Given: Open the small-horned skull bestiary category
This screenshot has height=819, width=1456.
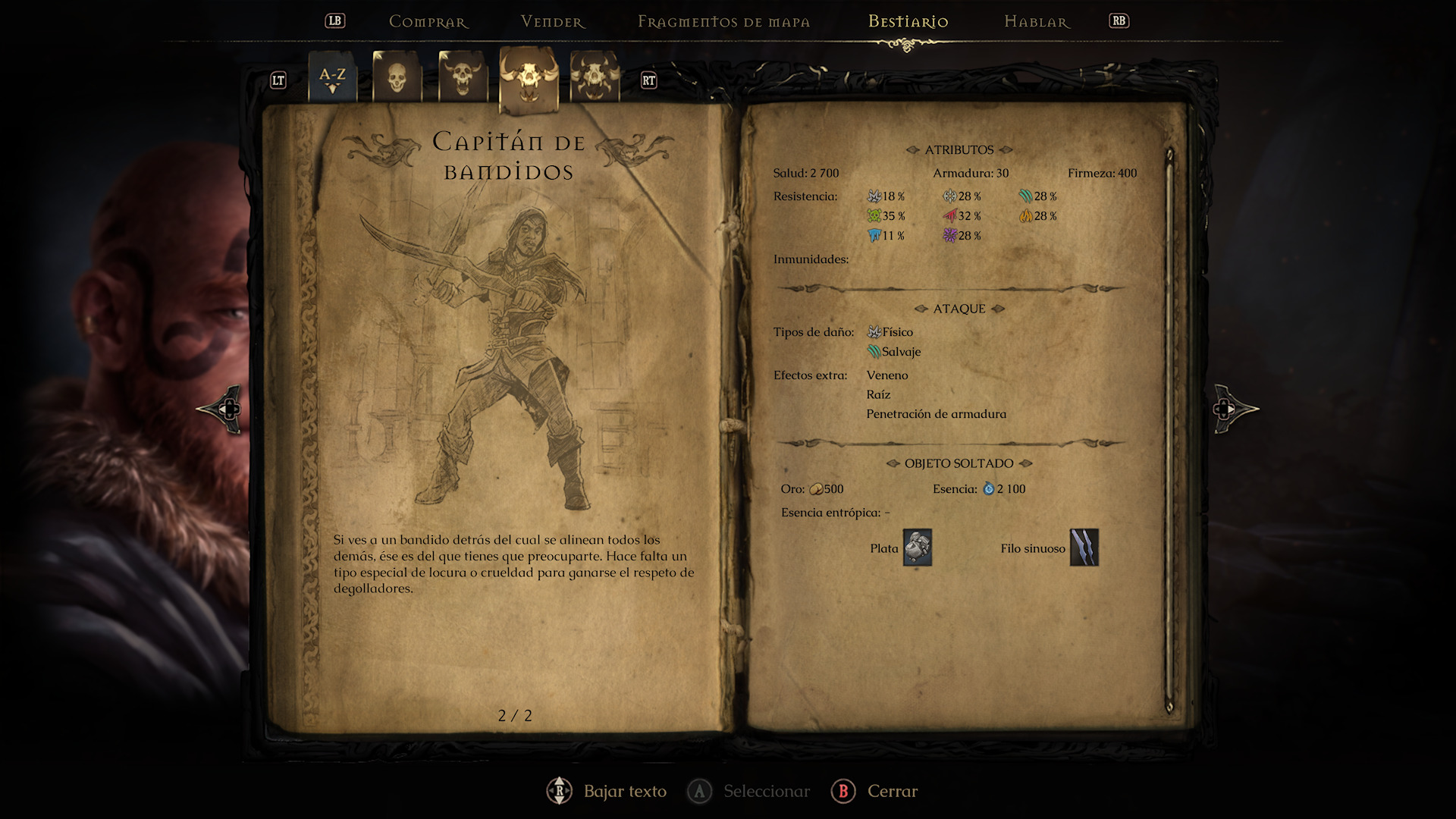Looking at the screenshot, I should tap(463, 77).
